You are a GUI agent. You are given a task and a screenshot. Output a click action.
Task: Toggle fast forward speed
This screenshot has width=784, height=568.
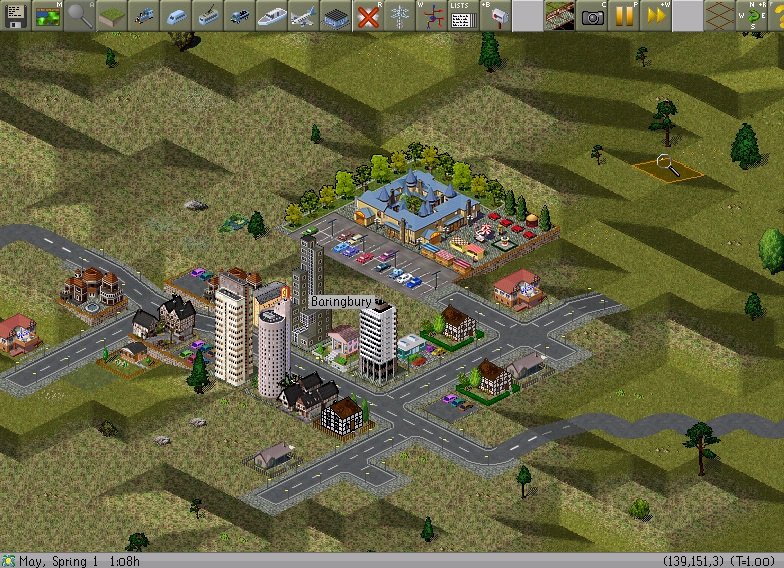[x=655, y=15]
